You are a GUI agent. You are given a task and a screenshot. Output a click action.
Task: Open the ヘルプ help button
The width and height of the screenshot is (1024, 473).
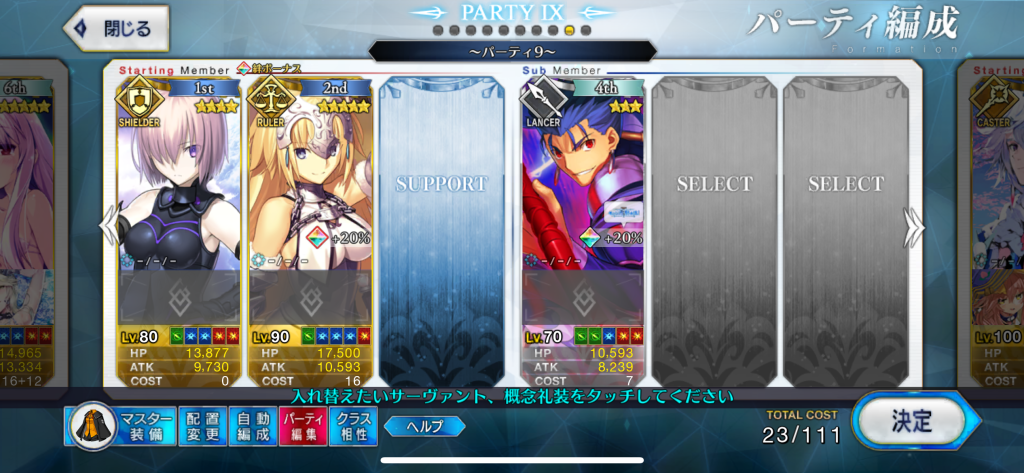424,426
